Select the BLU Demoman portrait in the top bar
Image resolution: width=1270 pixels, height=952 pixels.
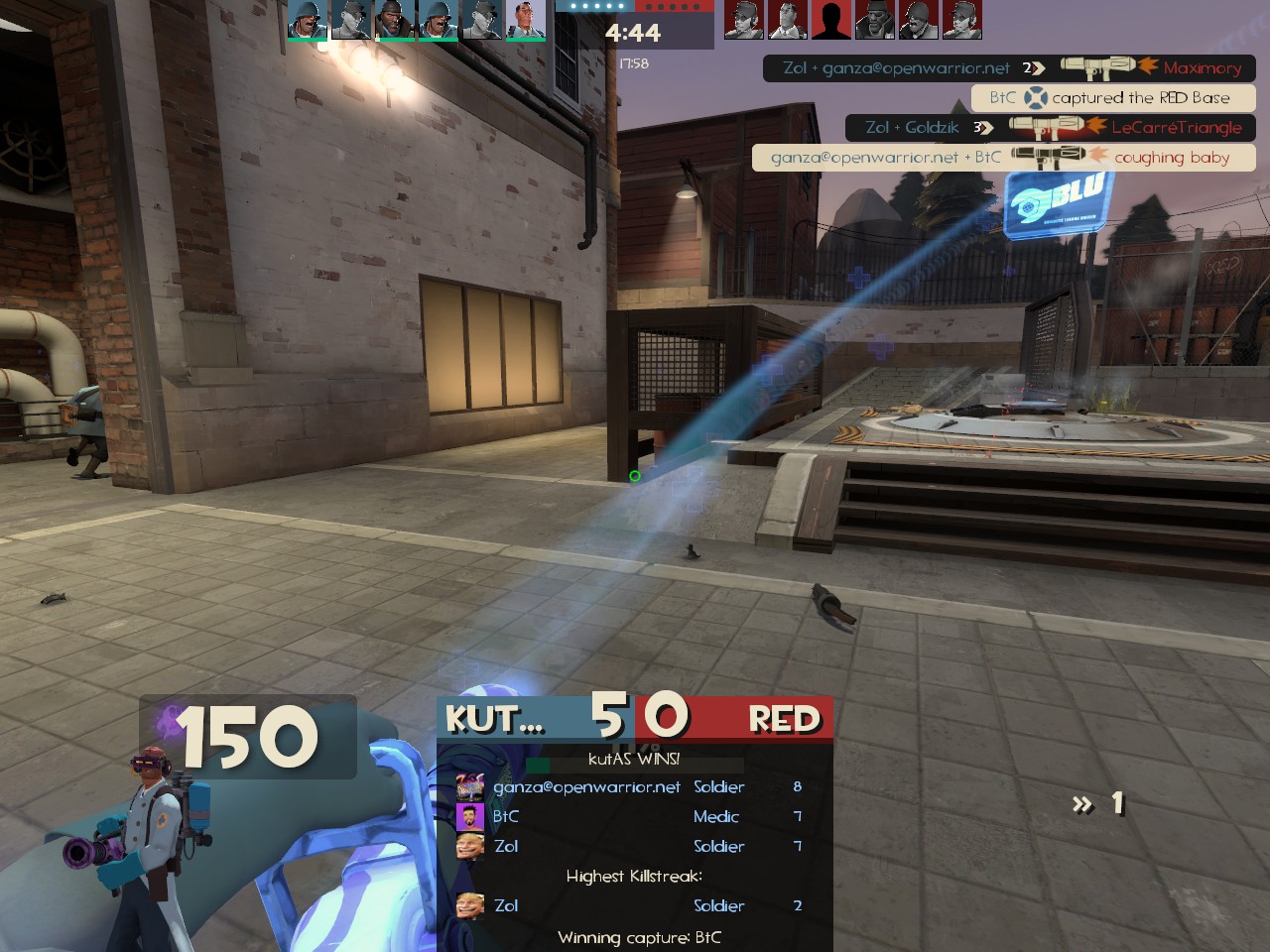click(x=394, y=20)
